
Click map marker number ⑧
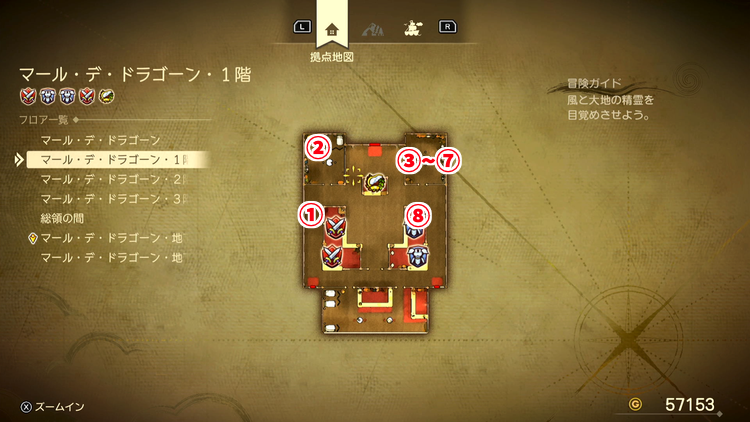coord(420,214)
